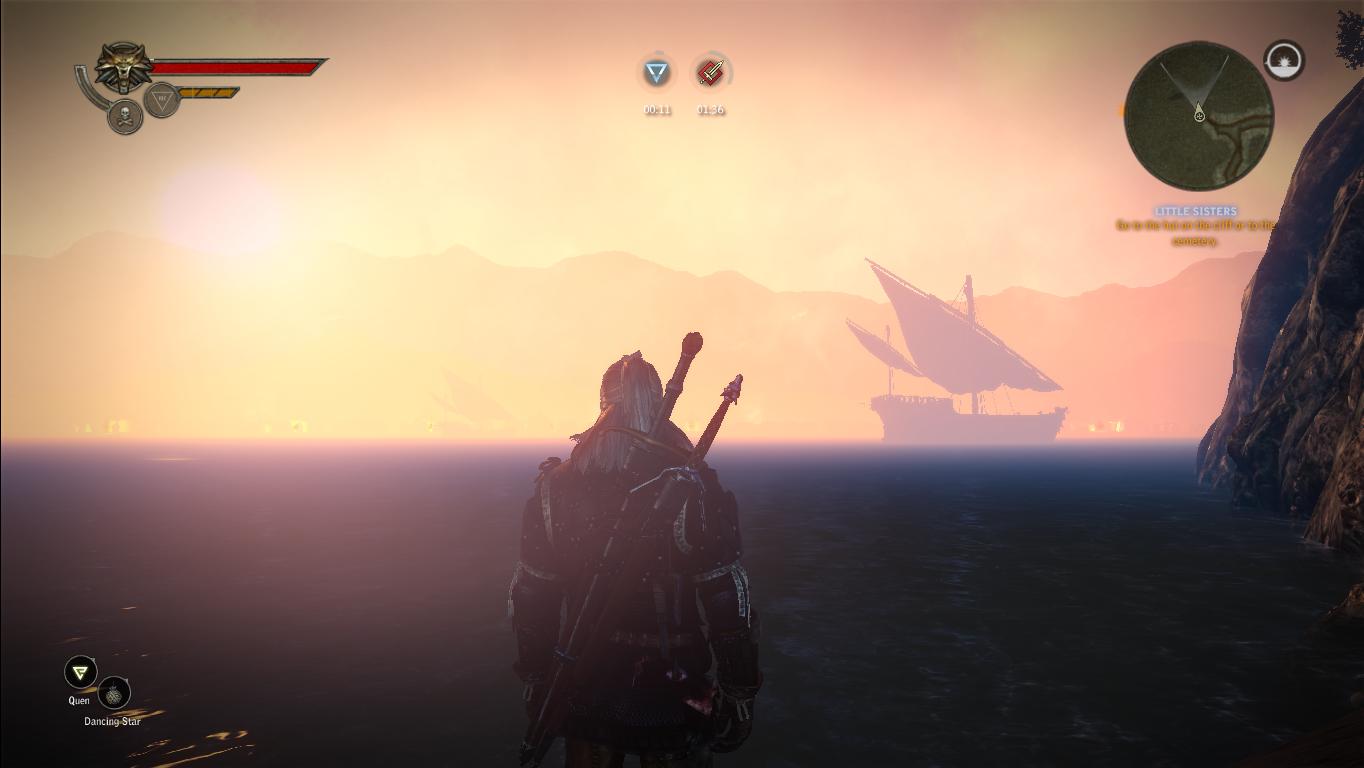Click the wolf medallion icon
The height and width of the screenshot is (768, 1364).
pyautogui.click(x=125, y=68)
